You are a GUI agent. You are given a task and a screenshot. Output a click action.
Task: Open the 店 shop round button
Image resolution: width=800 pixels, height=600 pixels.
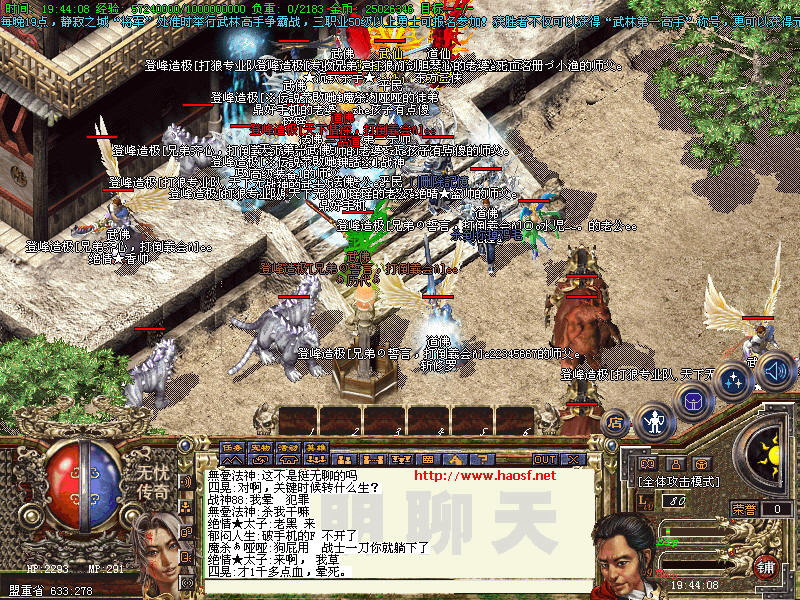pos(616,423)
